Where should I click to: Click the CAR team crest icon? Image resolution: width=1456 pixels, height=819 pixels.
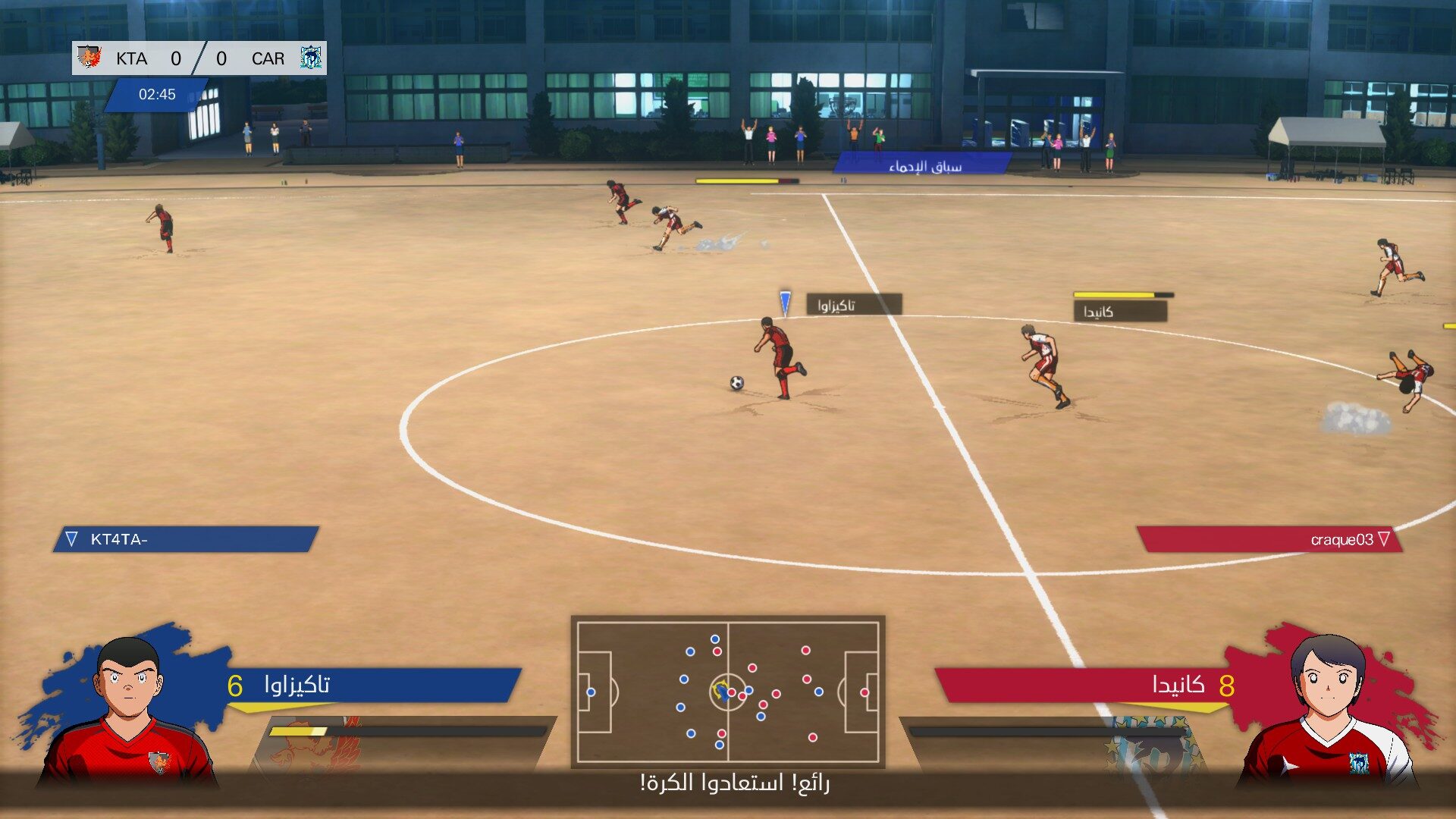[310, 58]
